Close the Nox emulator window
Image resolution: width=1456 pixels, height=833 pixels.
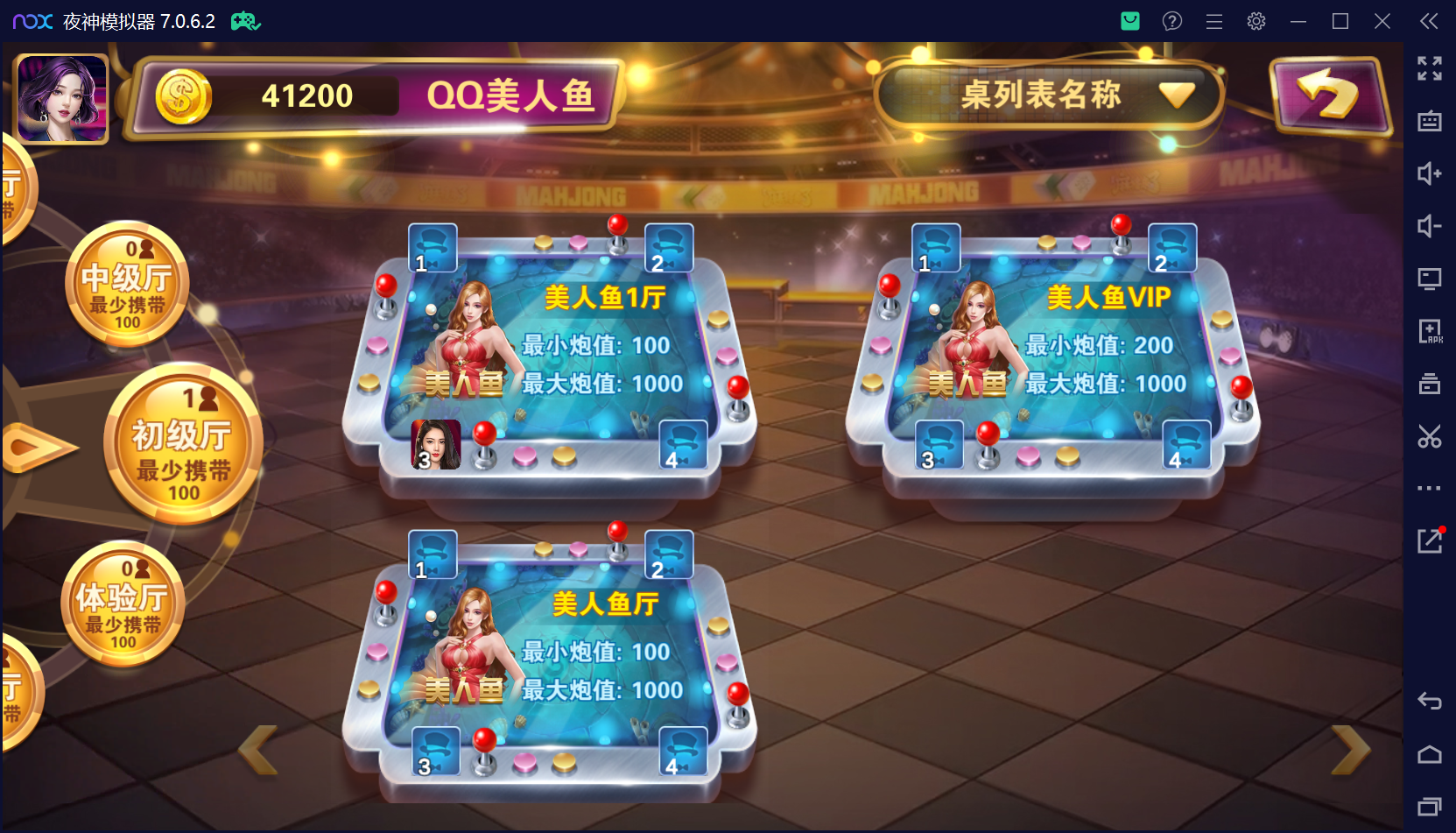[x=1382, y=21]
